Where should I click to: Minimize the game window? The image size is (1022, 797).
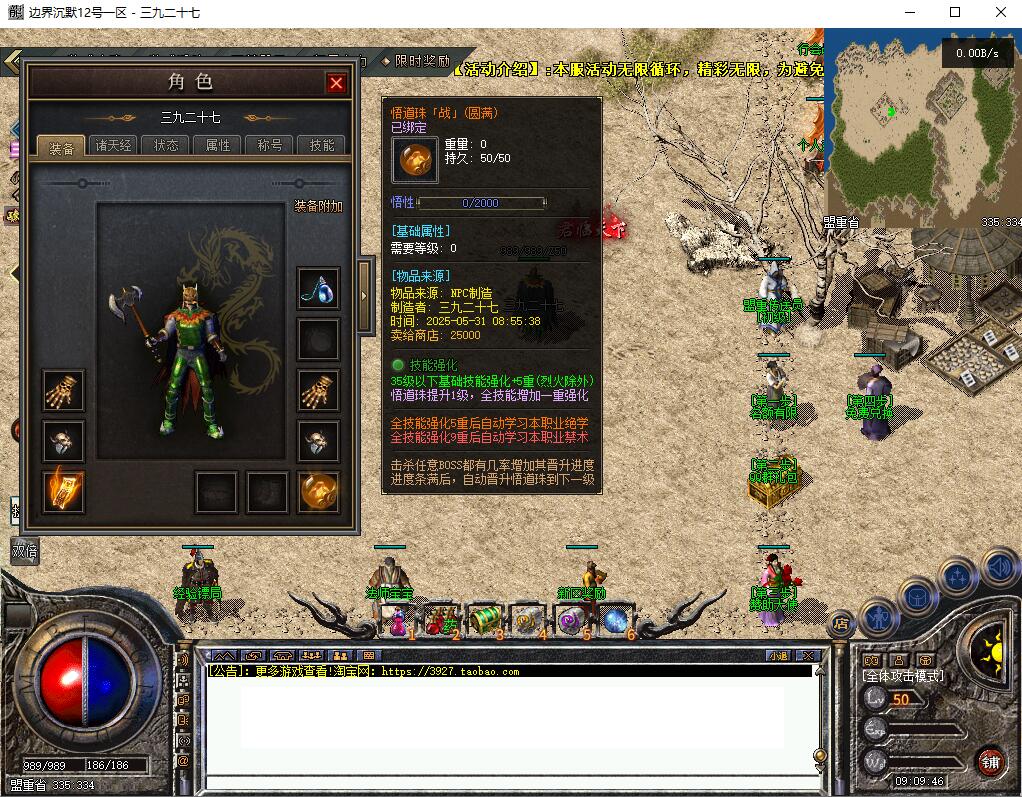coord(910,12)
